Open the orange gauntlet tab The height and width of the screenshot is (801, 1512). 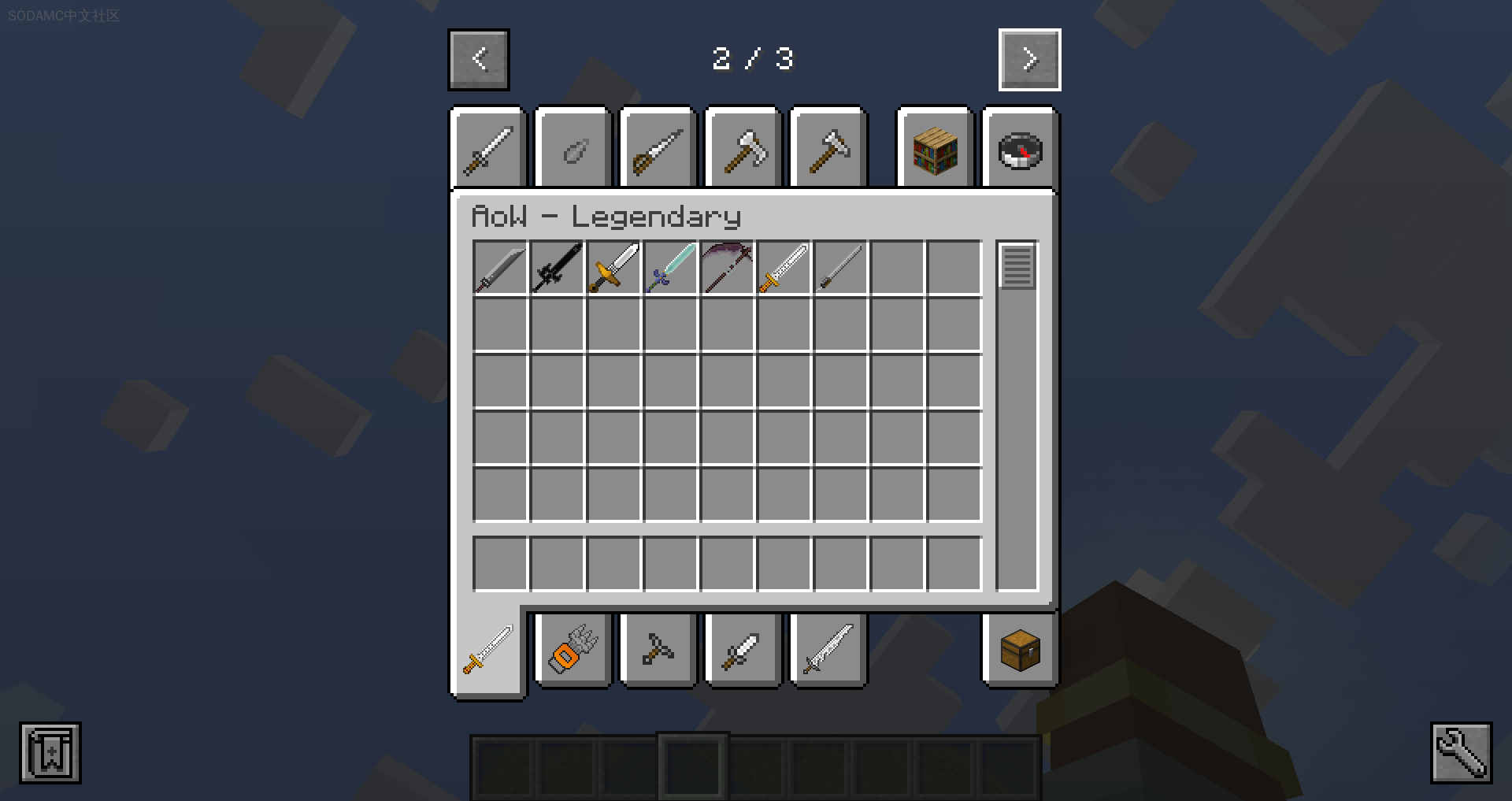pyautogui.click(x=573, y=651)
